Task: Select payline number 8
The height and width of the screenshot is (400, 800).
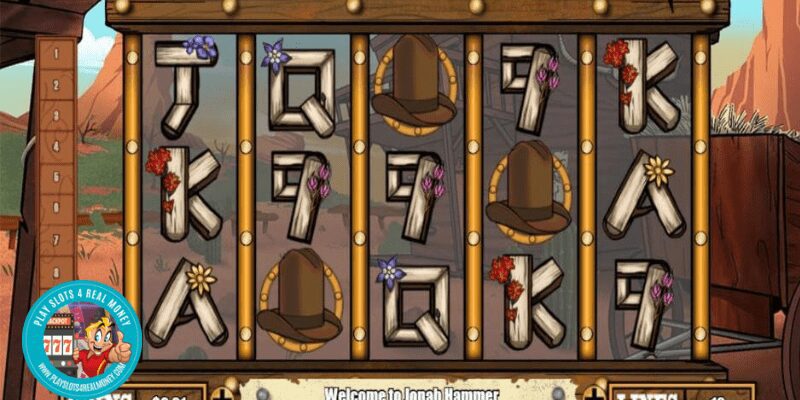Action: point(57,271)
